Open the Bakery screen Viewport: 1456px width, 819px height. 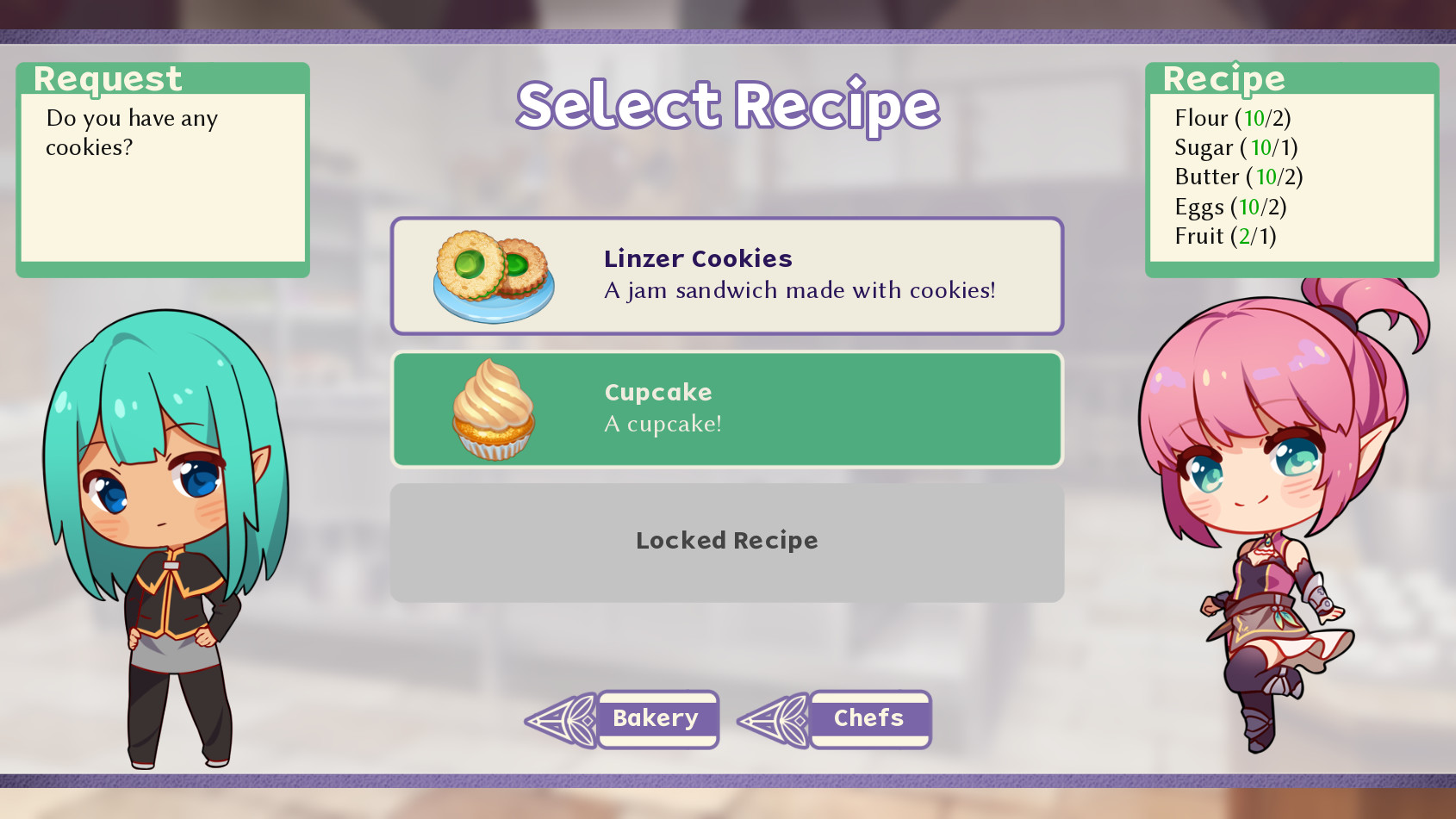(x=657, y=717)
